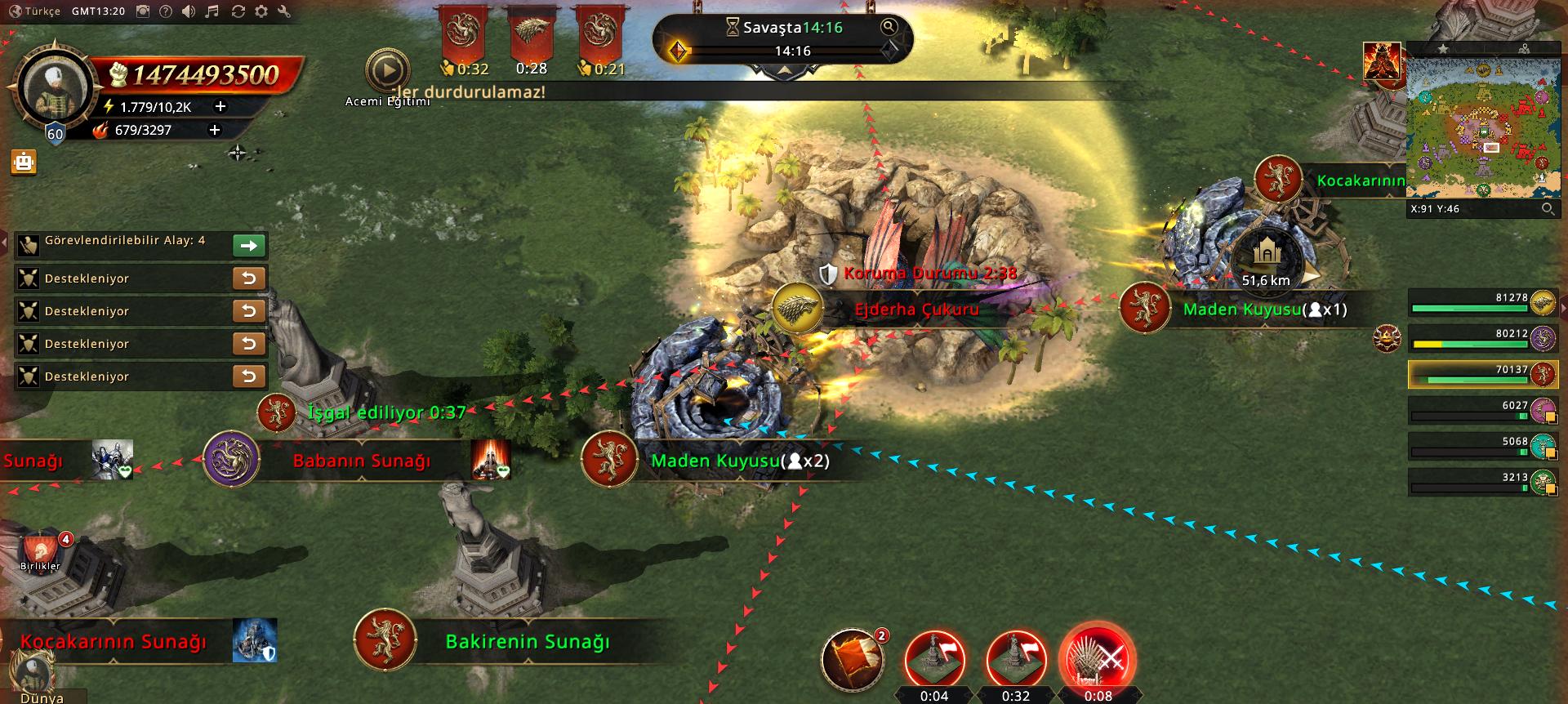This screenshot has width=1568, height=704.
Task: Open help via the question mark icon
Action: click(166, 11)
